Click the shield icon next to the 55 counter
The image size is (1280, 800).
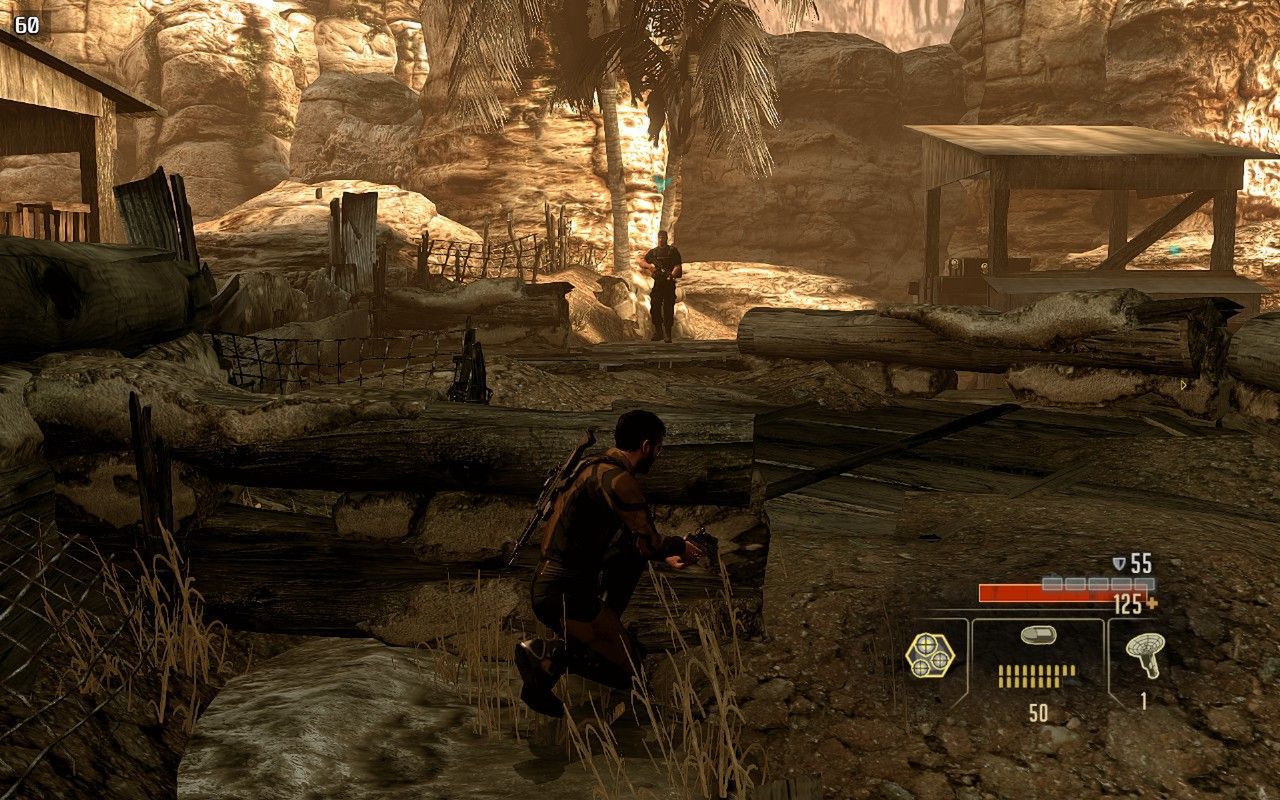[1118, 563]
